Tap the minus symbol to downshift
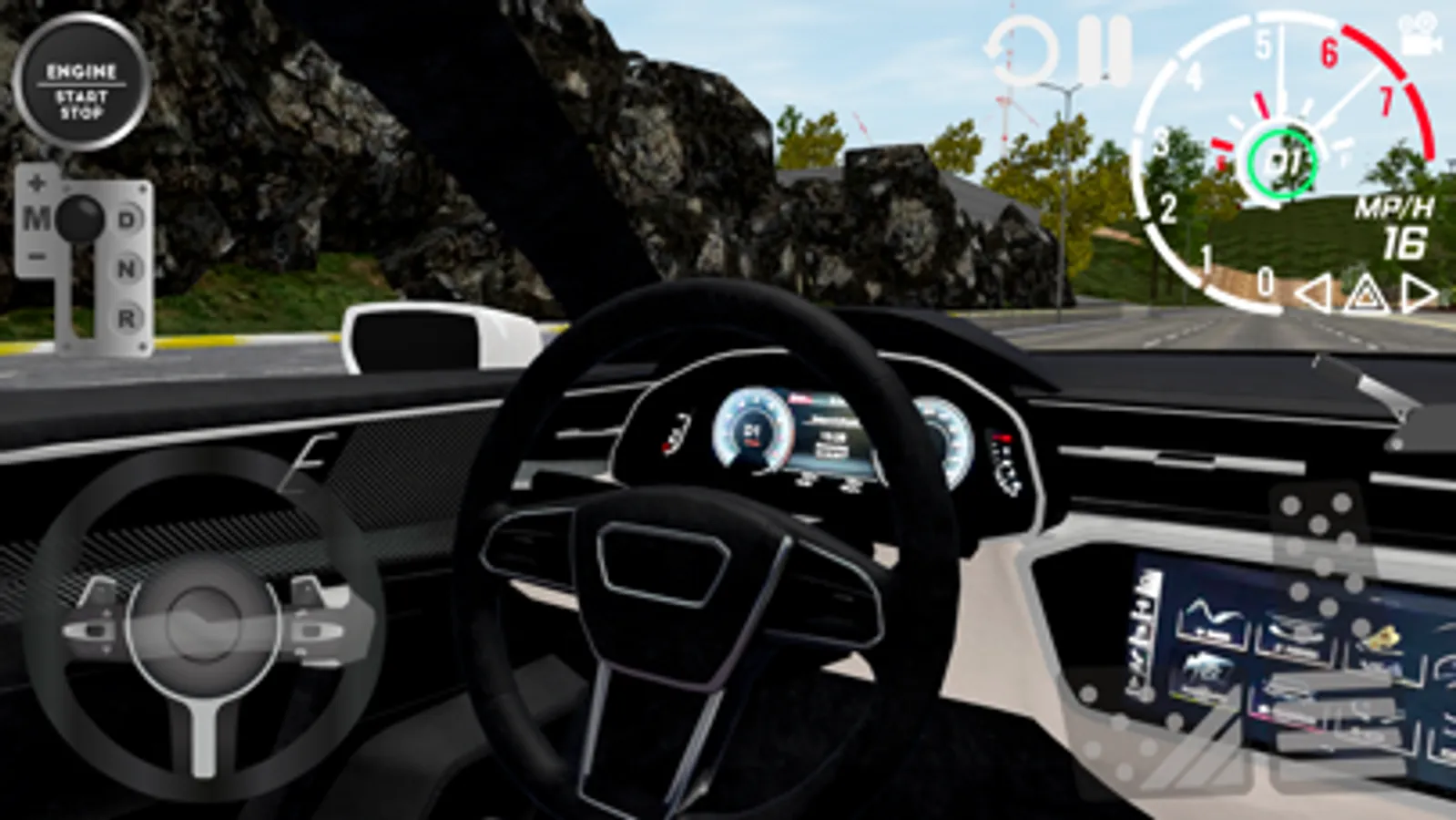The height and width of the screenshot is (820, 1456). click(x=37, y=255)
